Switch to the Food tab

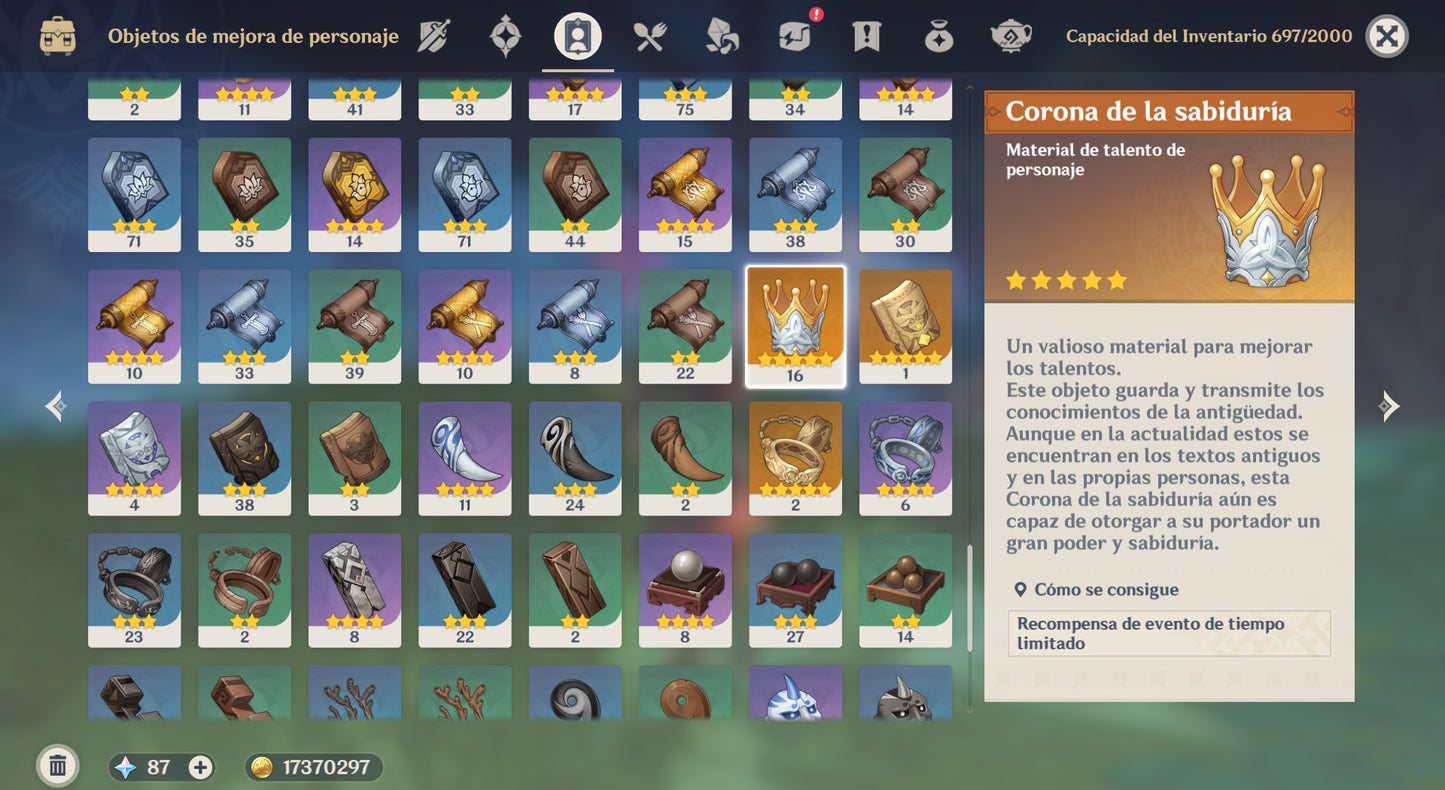(x=650, y=37)
